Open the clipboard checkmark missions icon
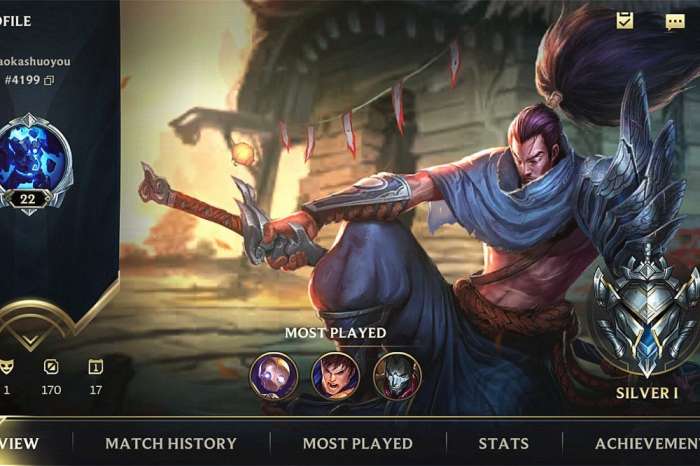The width and height of the screenshot is (700, 466). click(x=625, y=21)
